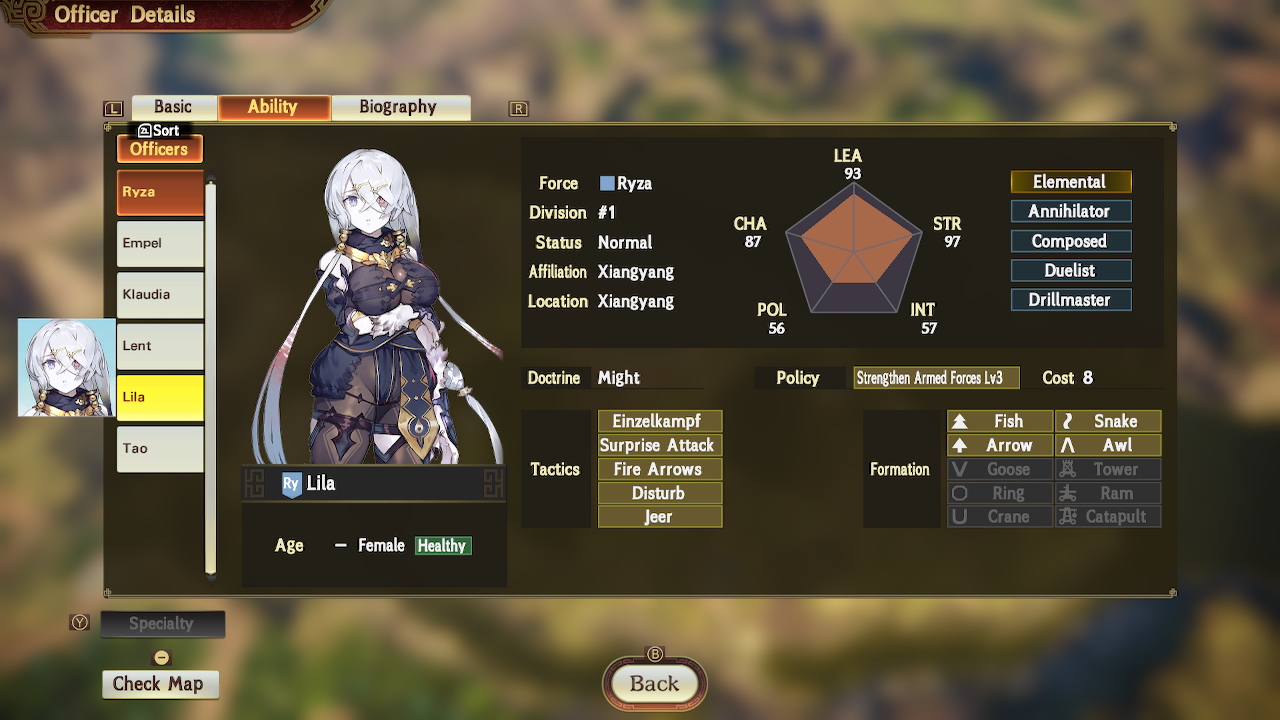1280x720 pixels.
Task: Select the Goose formation icon
Action: pos(999,469)
